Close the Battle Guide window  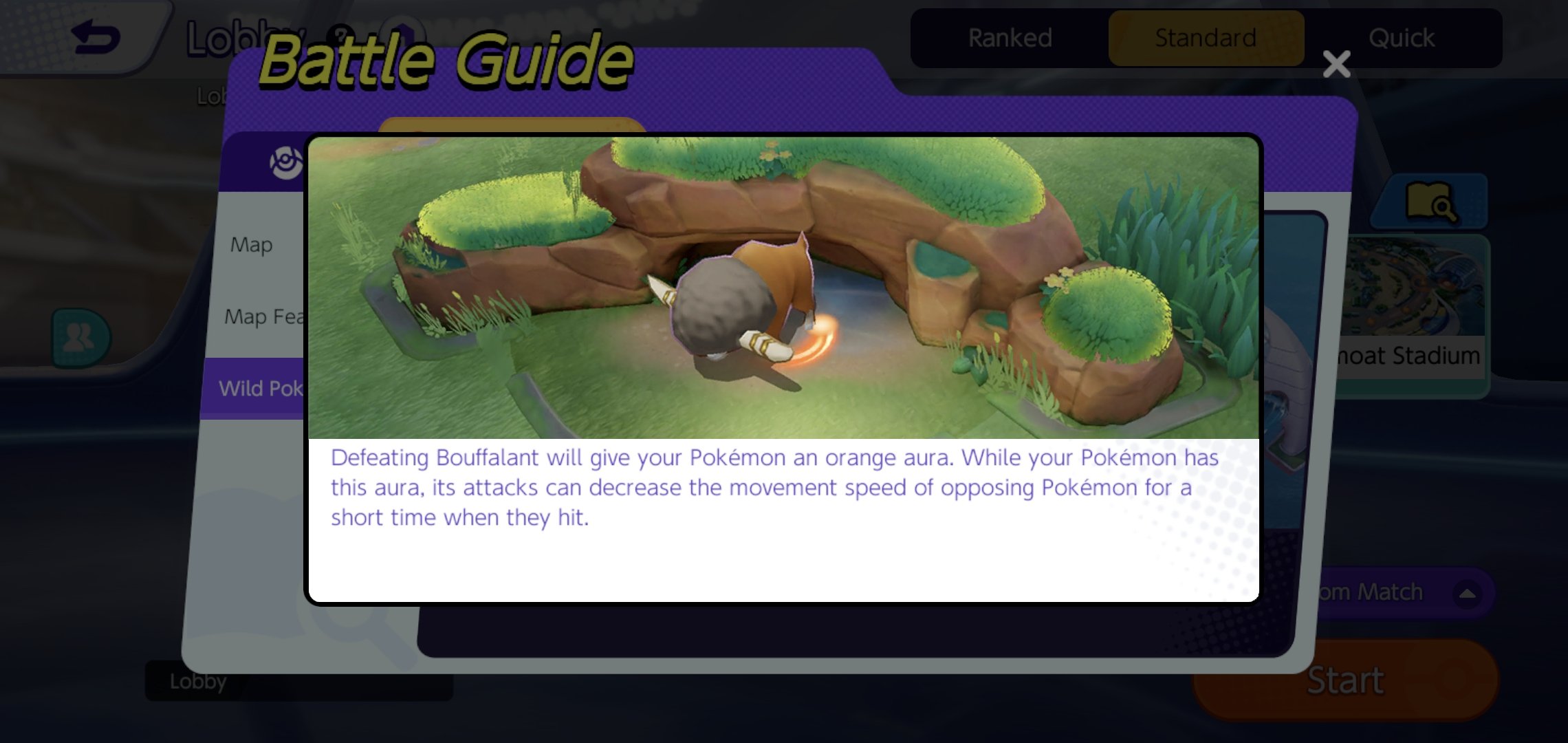point(1336,65)
